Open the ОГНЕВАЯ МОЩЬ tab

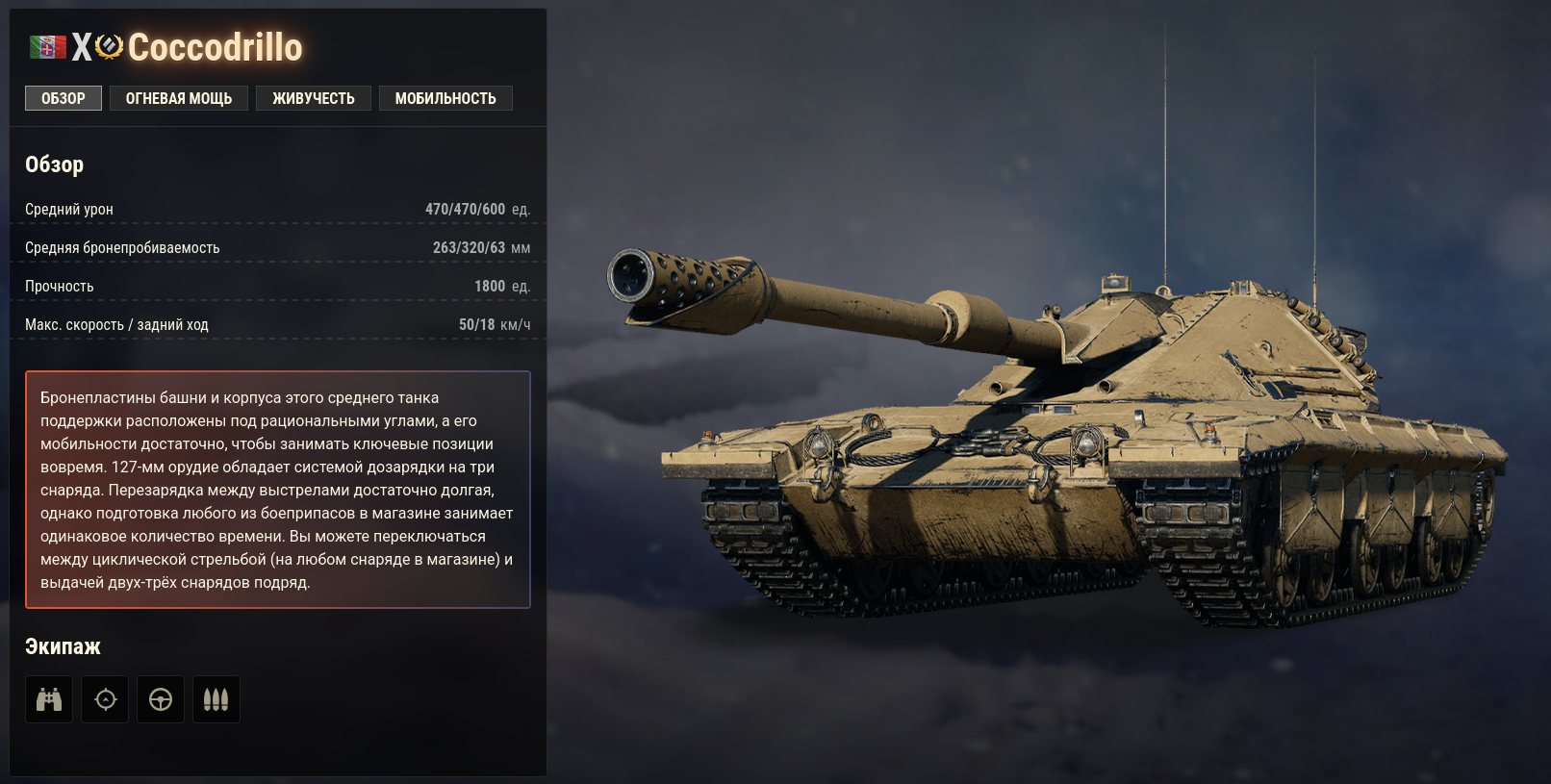[179, 98]
